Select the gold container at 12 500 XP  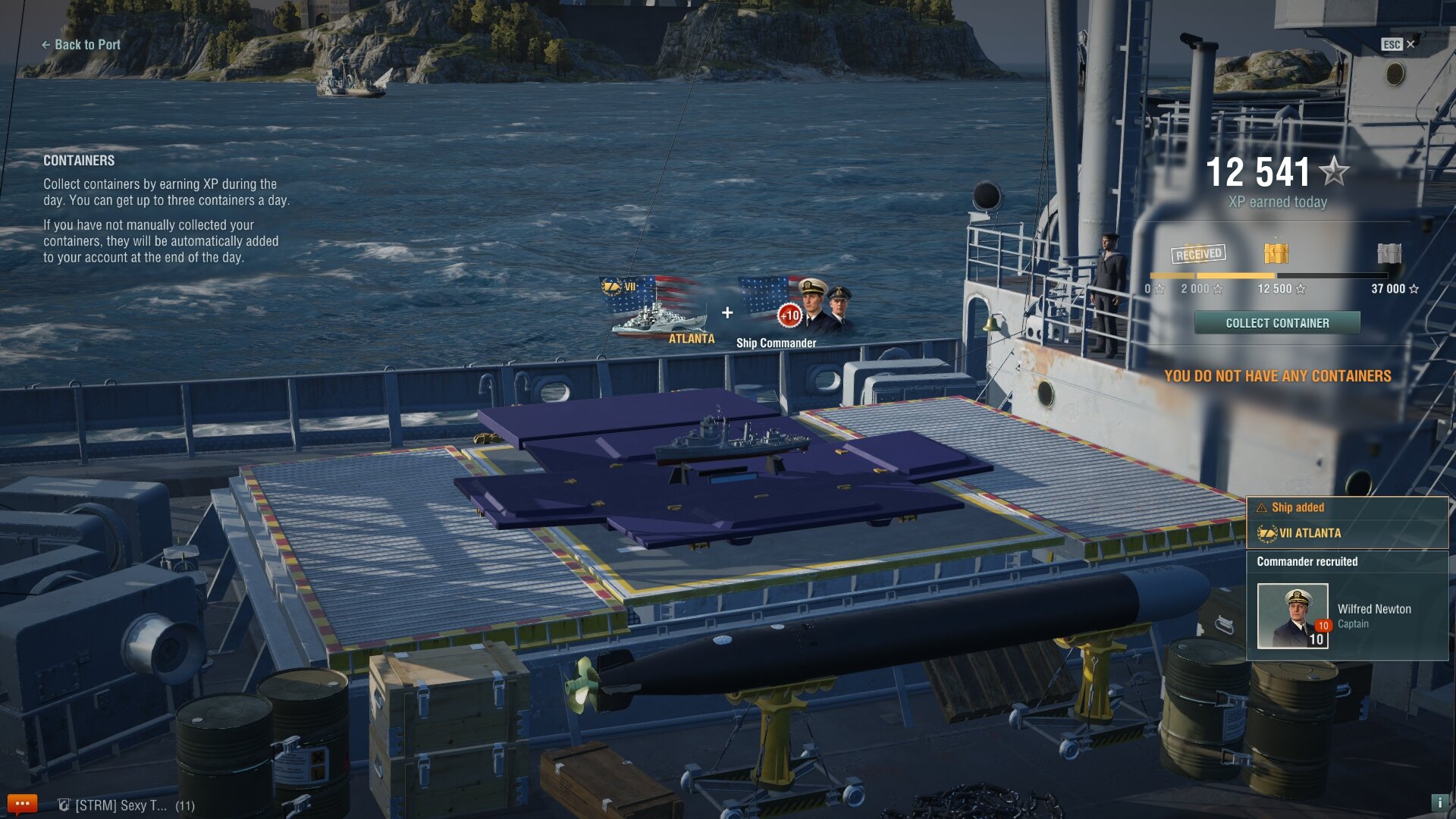(1276, 253)
